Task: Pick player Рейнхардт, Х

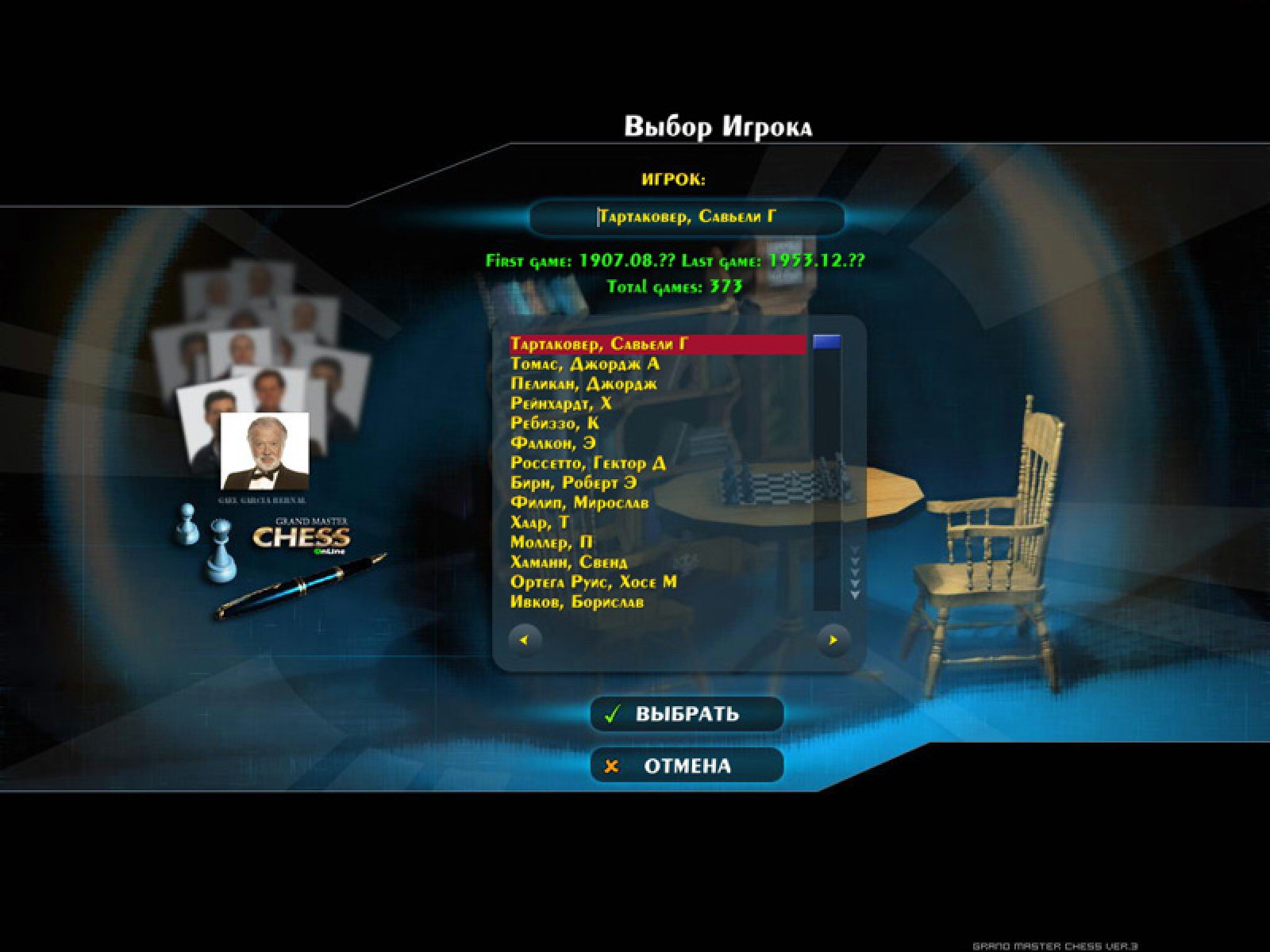Action: [x=560, y=404]
